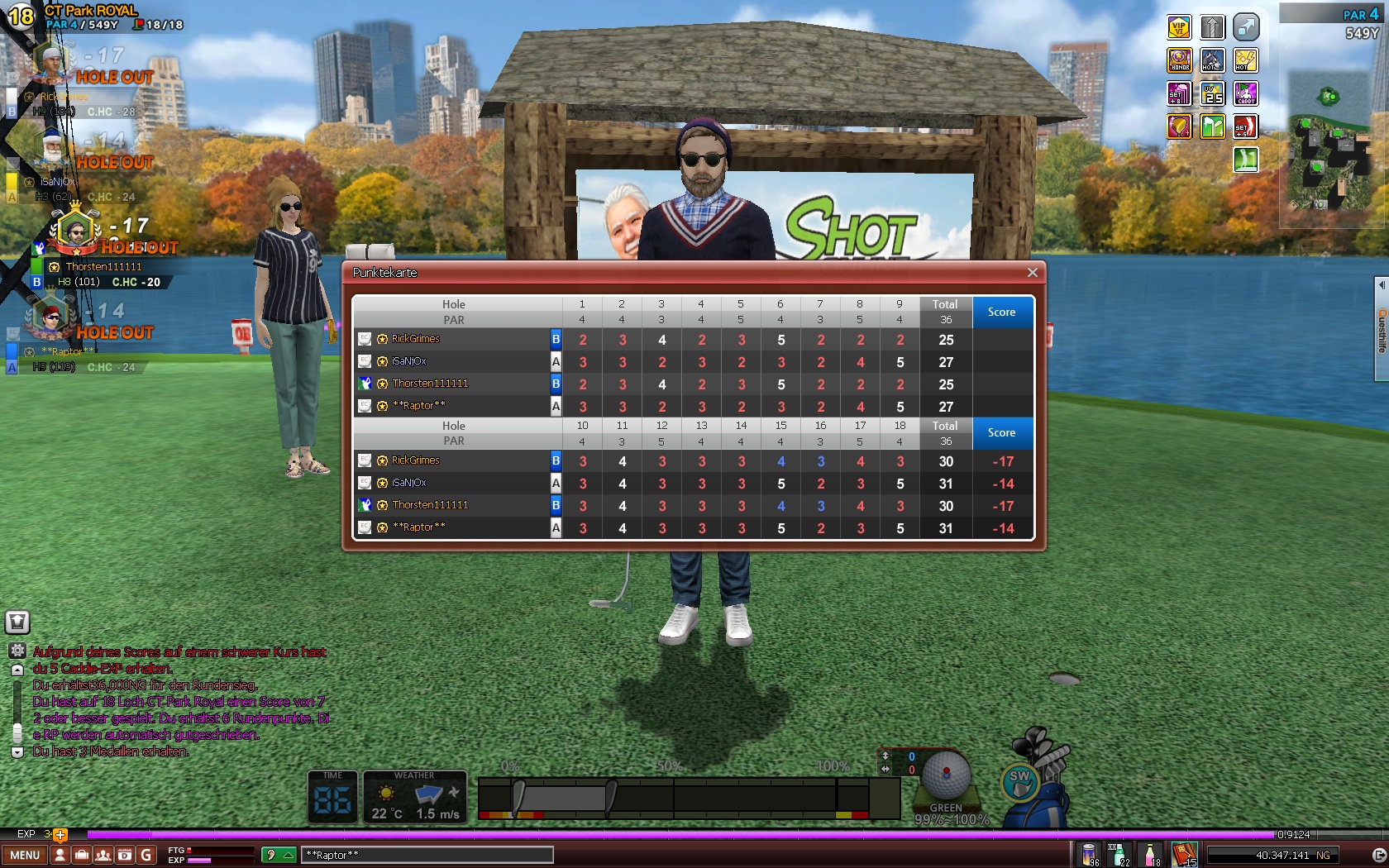
Task: Use the pink bottle item
Action: [x=1150, y=854]
